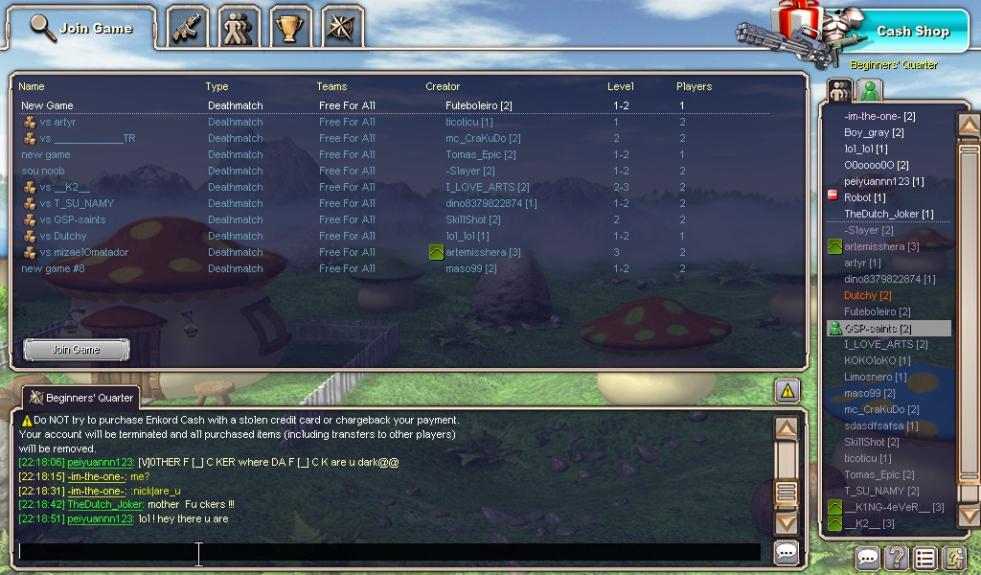Viewport: 981px width, 575px height.
Task: Open the compass star tab
Action: (342, 29)
